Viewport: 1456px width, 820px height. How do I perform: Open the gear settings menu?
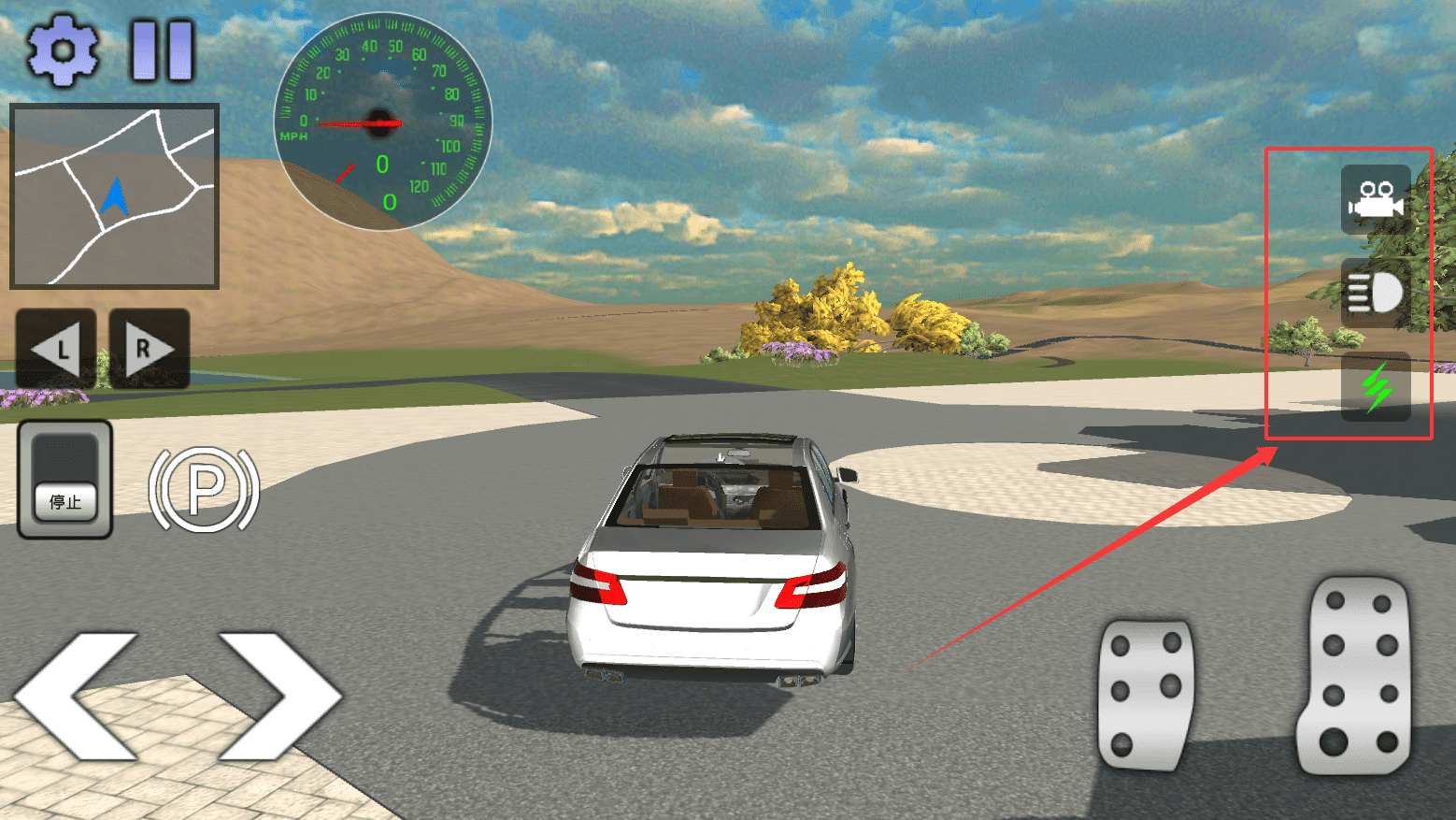point(62,50)
